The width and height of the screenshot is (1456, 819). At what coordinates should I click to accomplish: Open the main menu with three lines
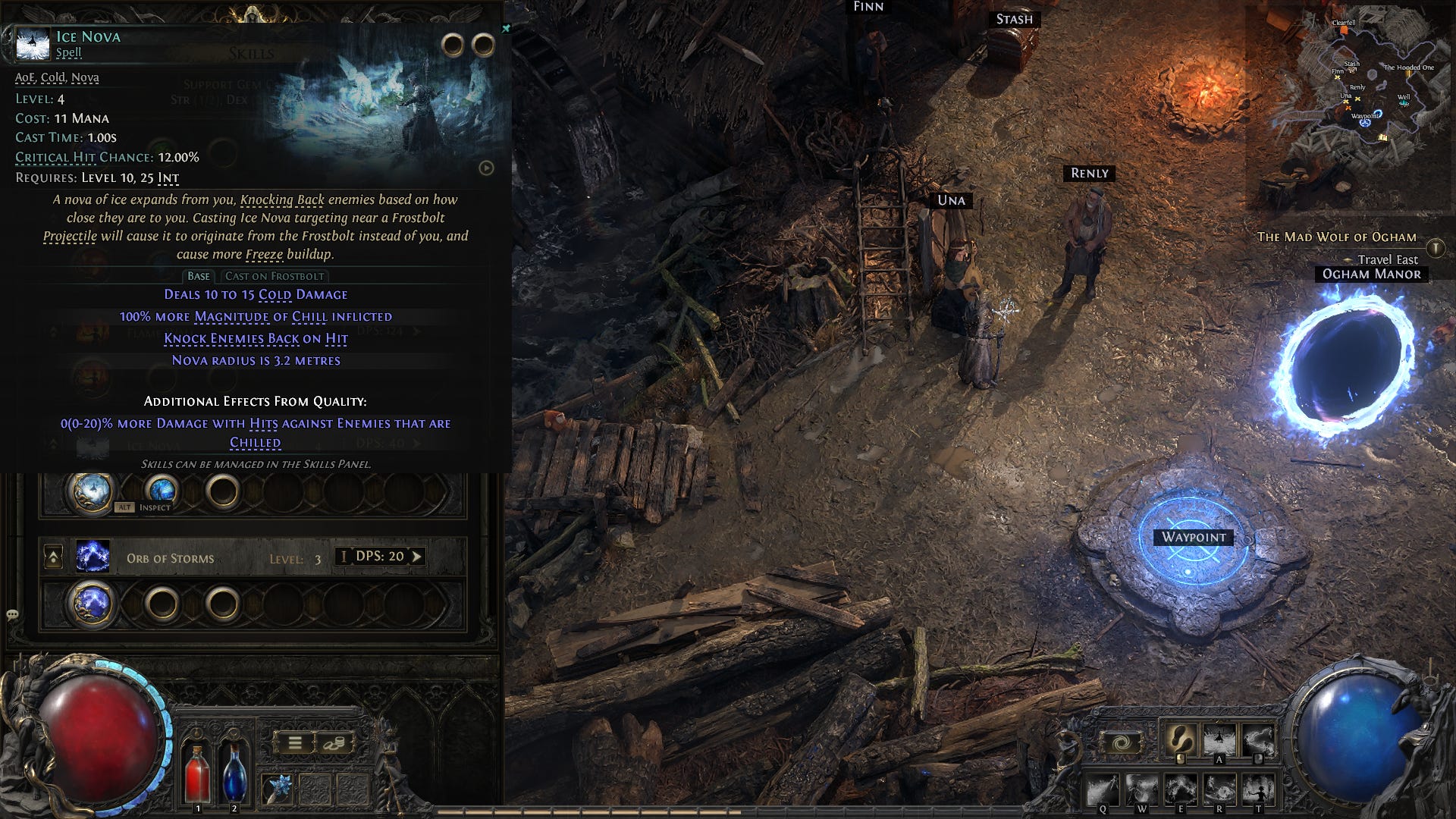(295, 743)
